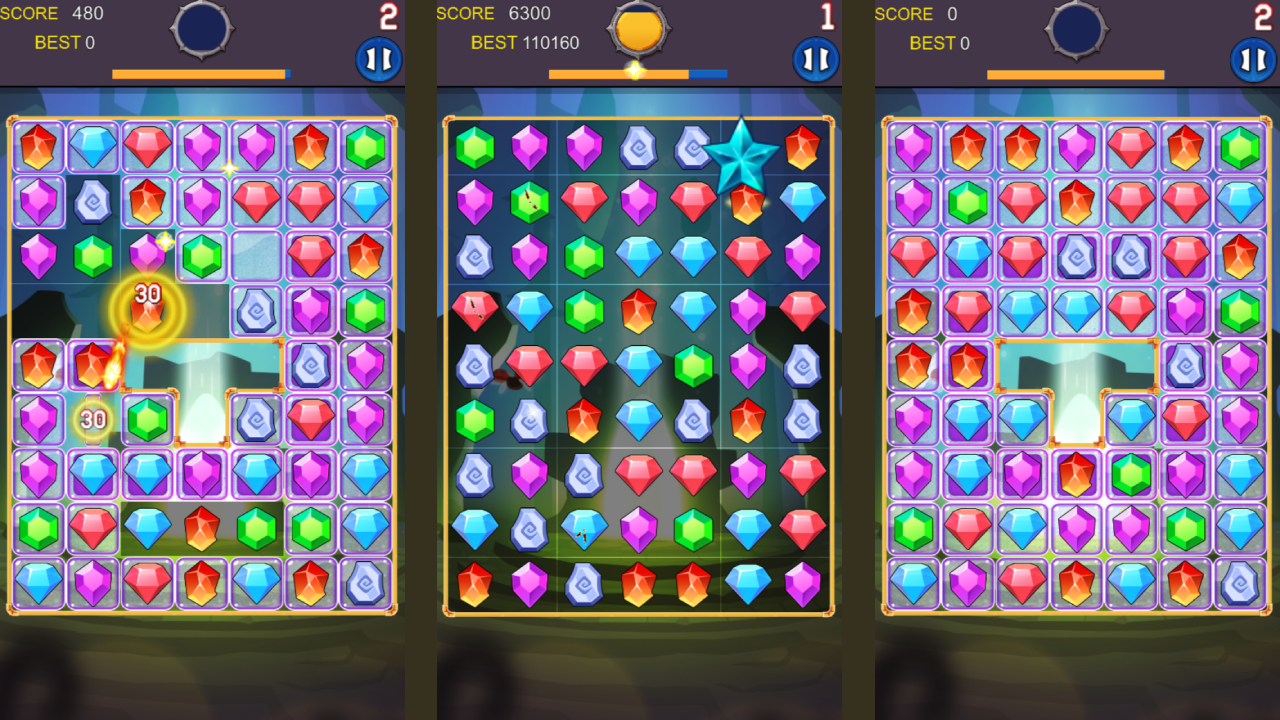The height and width of the screenshot is (720, 1280).
Task: Click the dark shield timer in the left panel
Action: coord(202,30)
